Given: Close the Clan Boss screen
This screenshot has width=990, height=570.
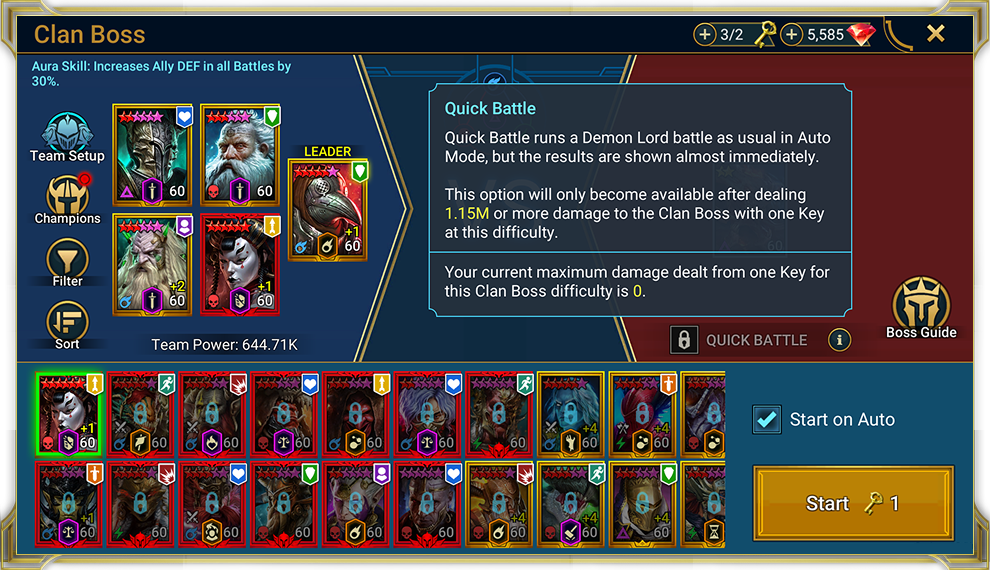Looking at the screenshot, I should point(935,34).
